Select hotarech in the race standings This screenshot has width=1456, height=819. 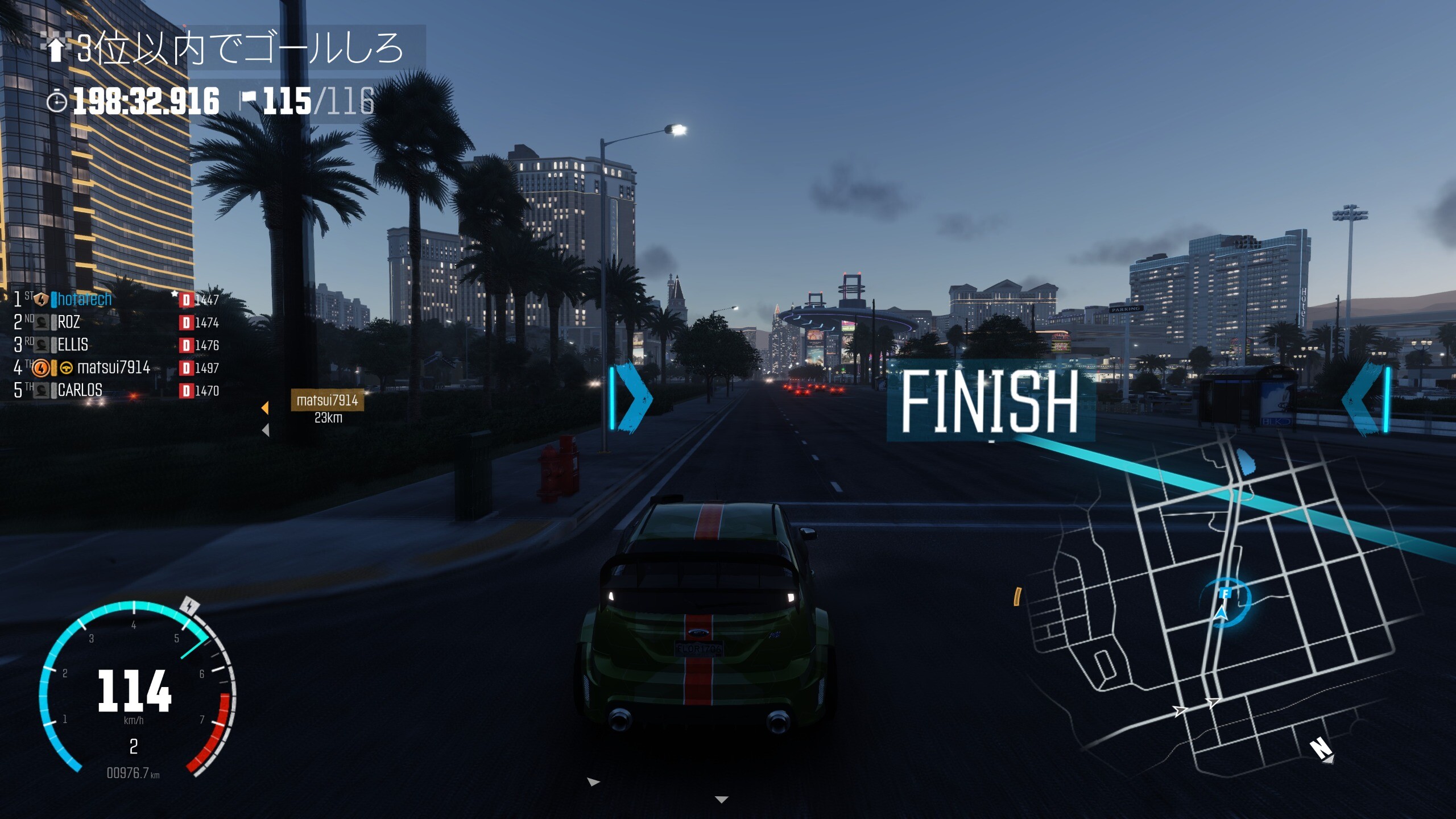pyautogui.click(x=84, y=299)
